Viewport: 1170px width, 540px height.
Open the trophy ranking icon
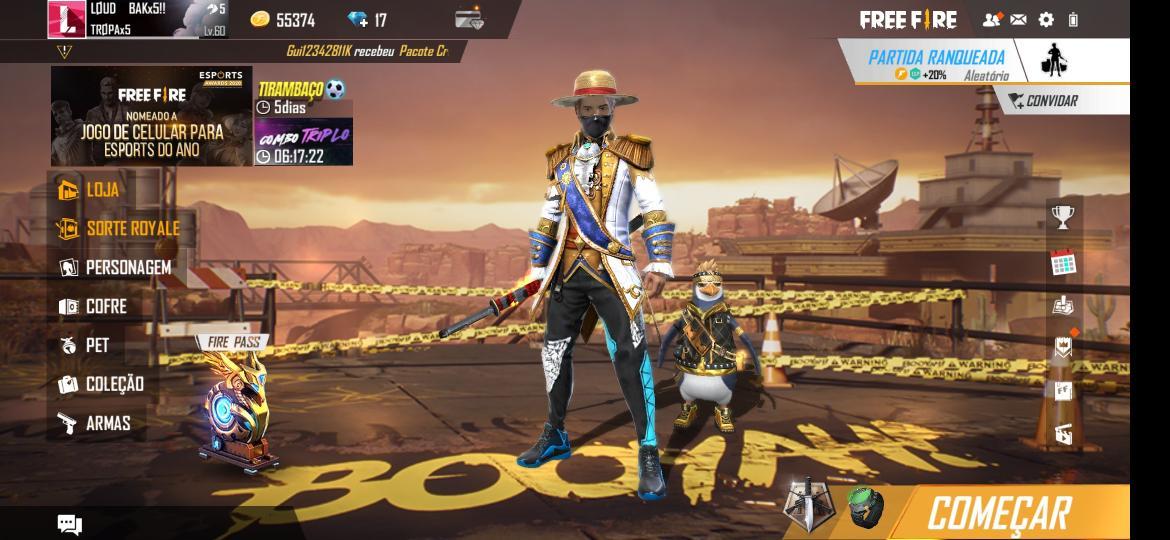coord(1063,215)
